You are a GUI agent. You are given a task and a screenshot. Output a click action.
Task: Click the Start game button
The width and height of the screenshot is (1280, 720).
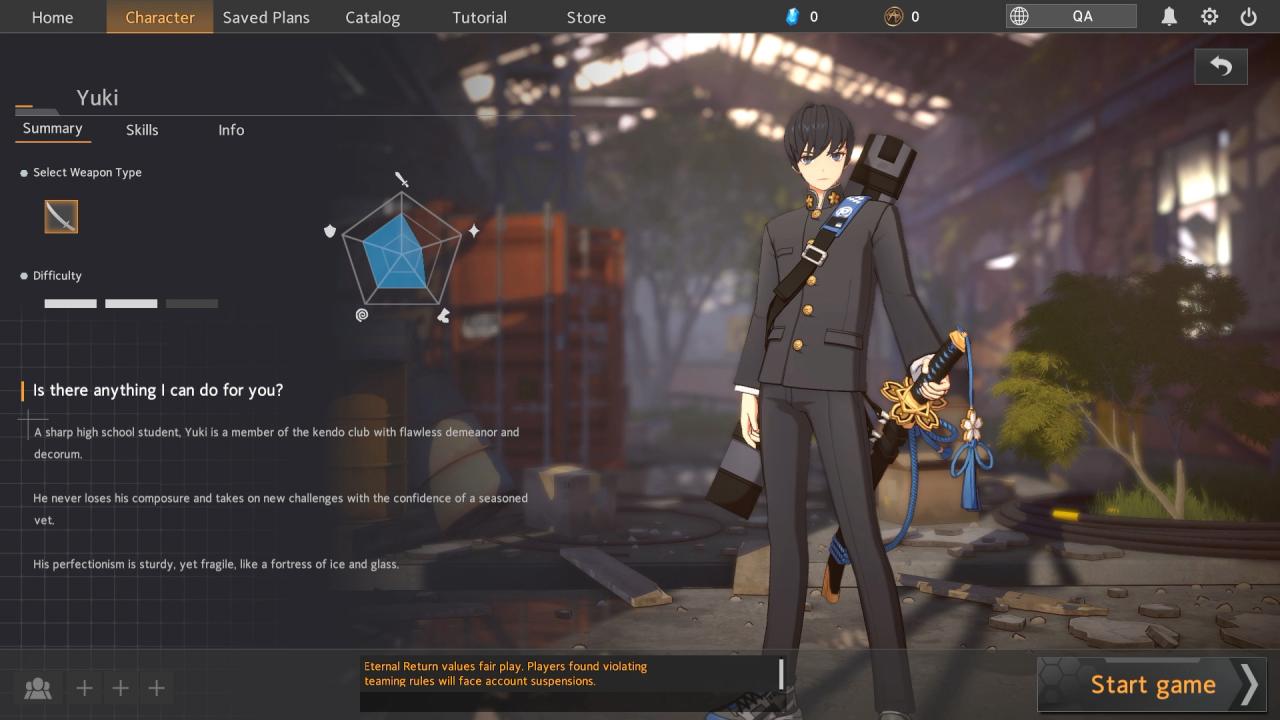tap(1152, 685)
